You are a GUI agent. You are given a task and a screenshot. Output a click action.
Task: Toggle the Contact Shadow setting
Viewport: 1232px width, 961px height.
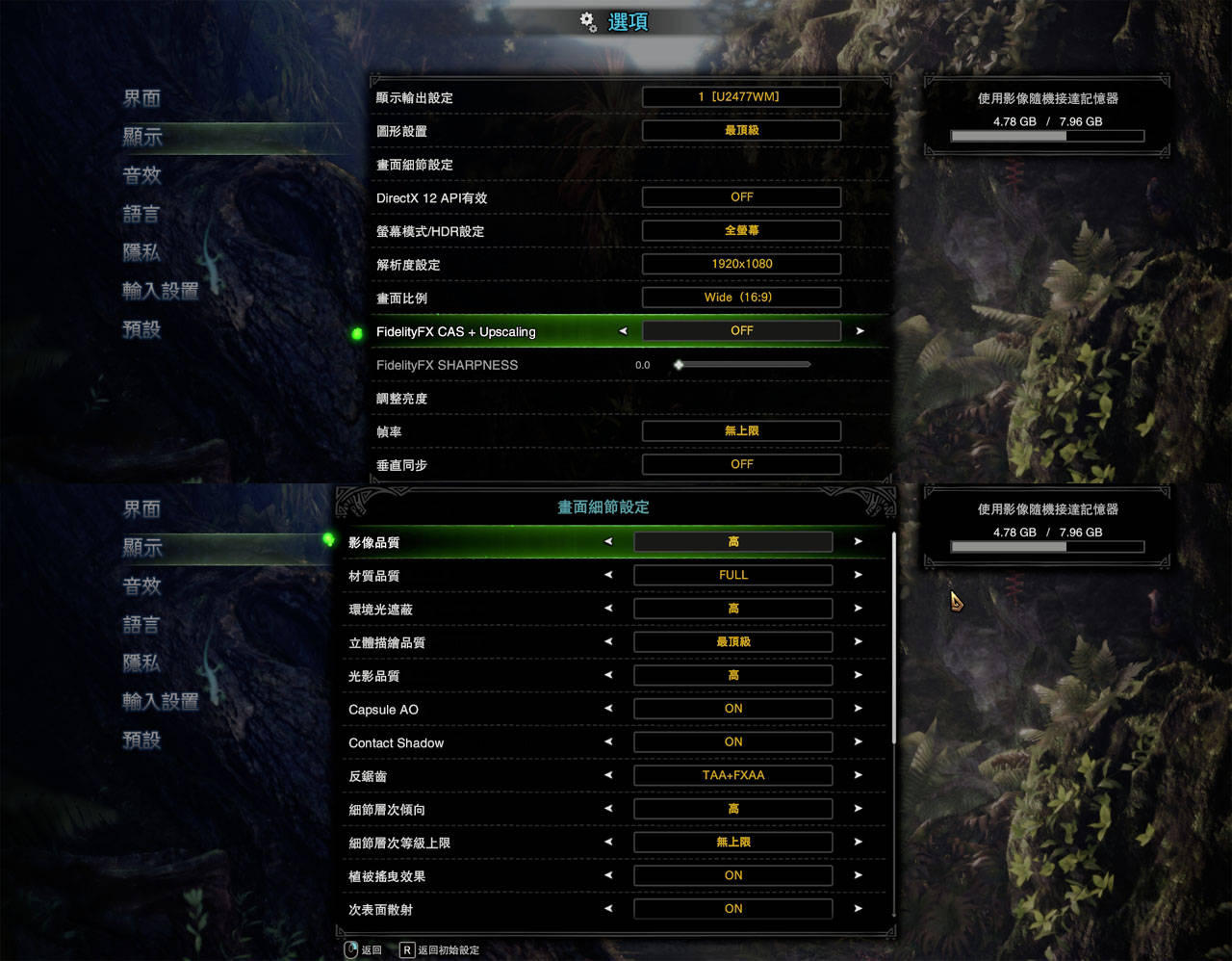733,742
